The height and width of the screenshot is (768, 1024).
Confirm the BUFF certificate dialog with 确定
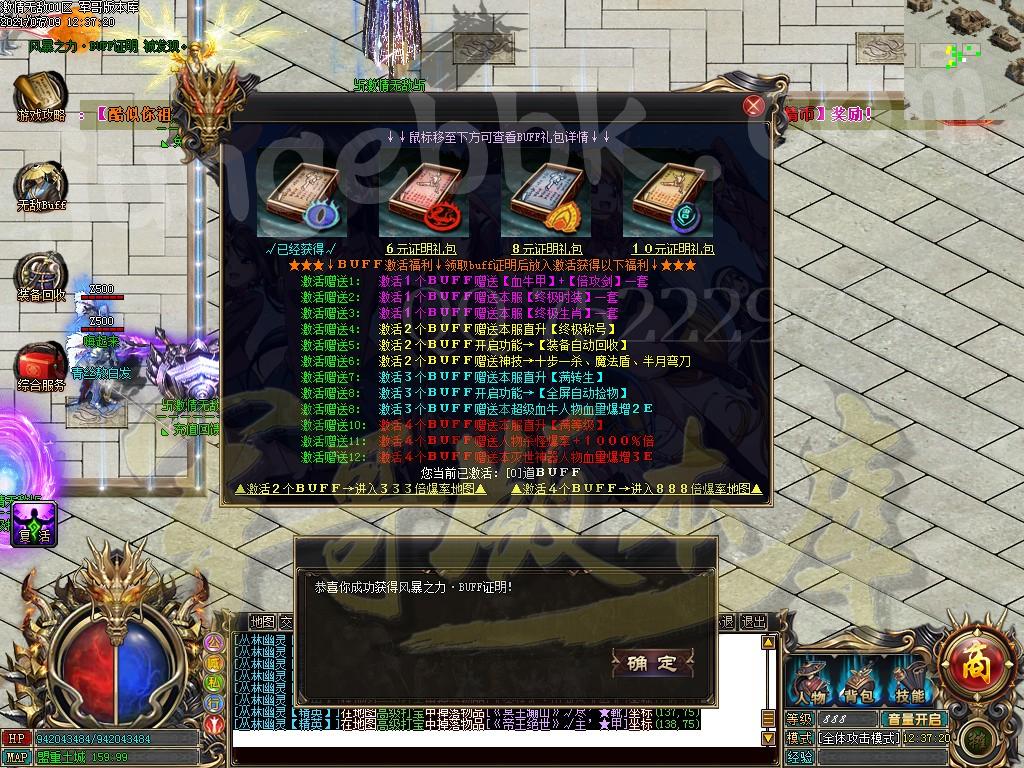point(652,662)
